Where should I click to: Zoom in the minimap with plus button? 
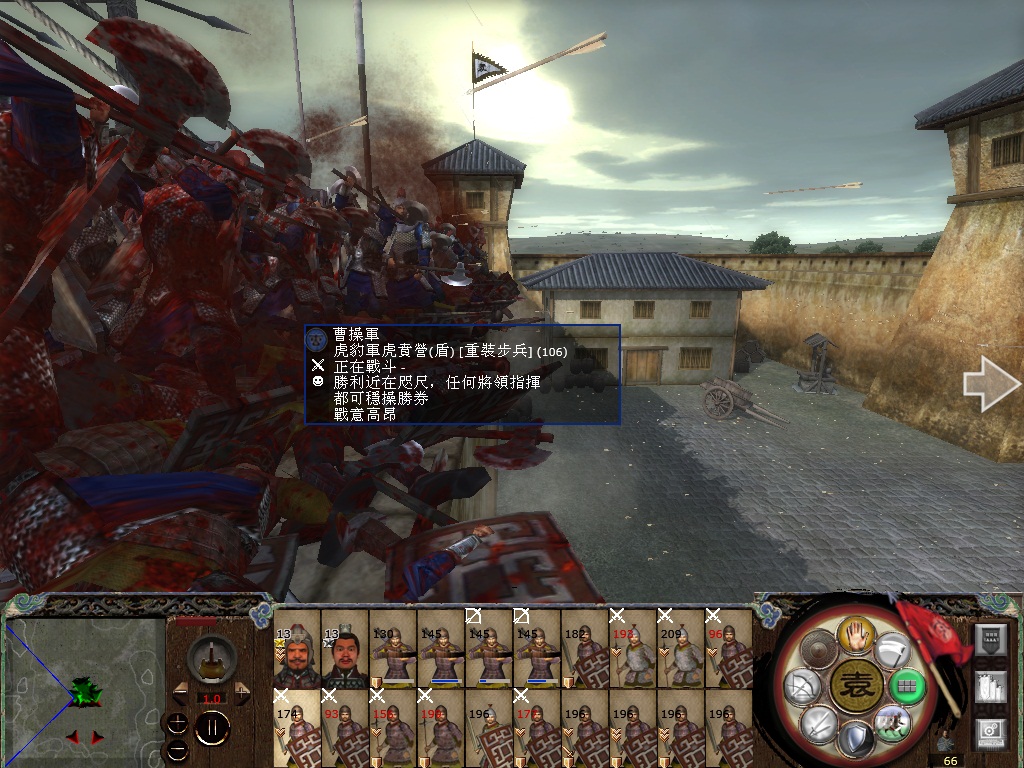pos(176,723)
